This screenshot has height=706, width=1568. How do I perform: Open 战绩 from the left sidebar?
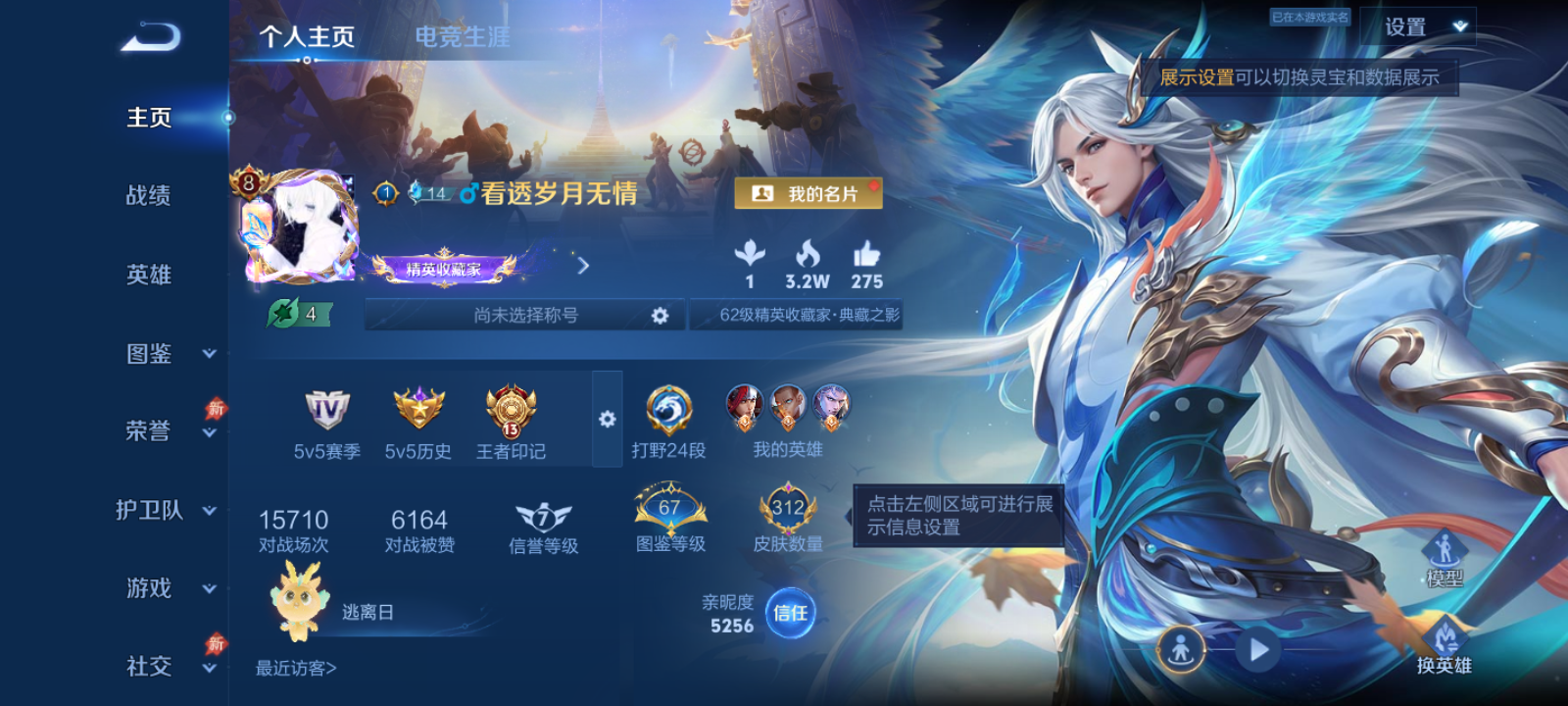click(148, 196)
